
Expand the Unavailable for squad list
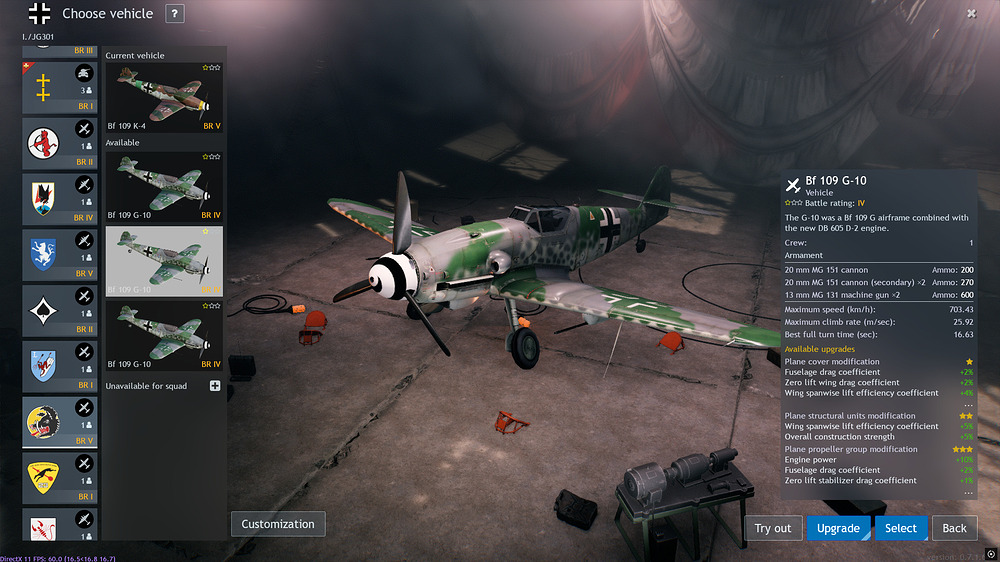click(214, 386)
